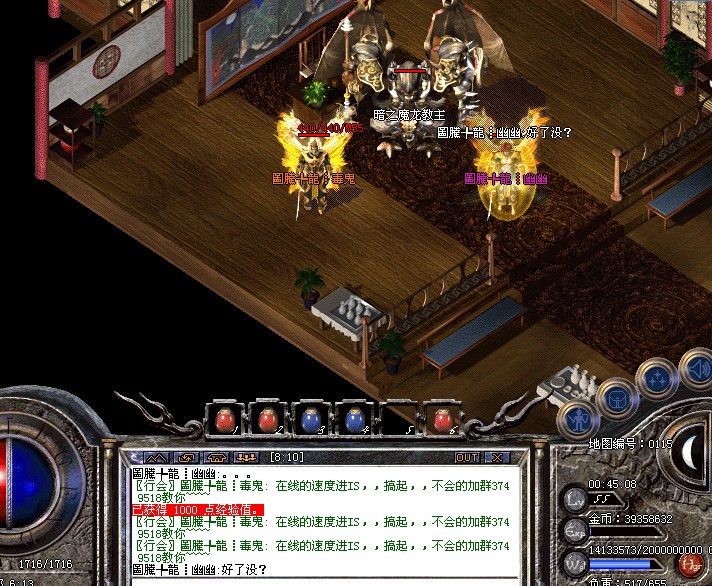
Task: Open the skills round button with sparkles
Action: click(x=657, y=379)
